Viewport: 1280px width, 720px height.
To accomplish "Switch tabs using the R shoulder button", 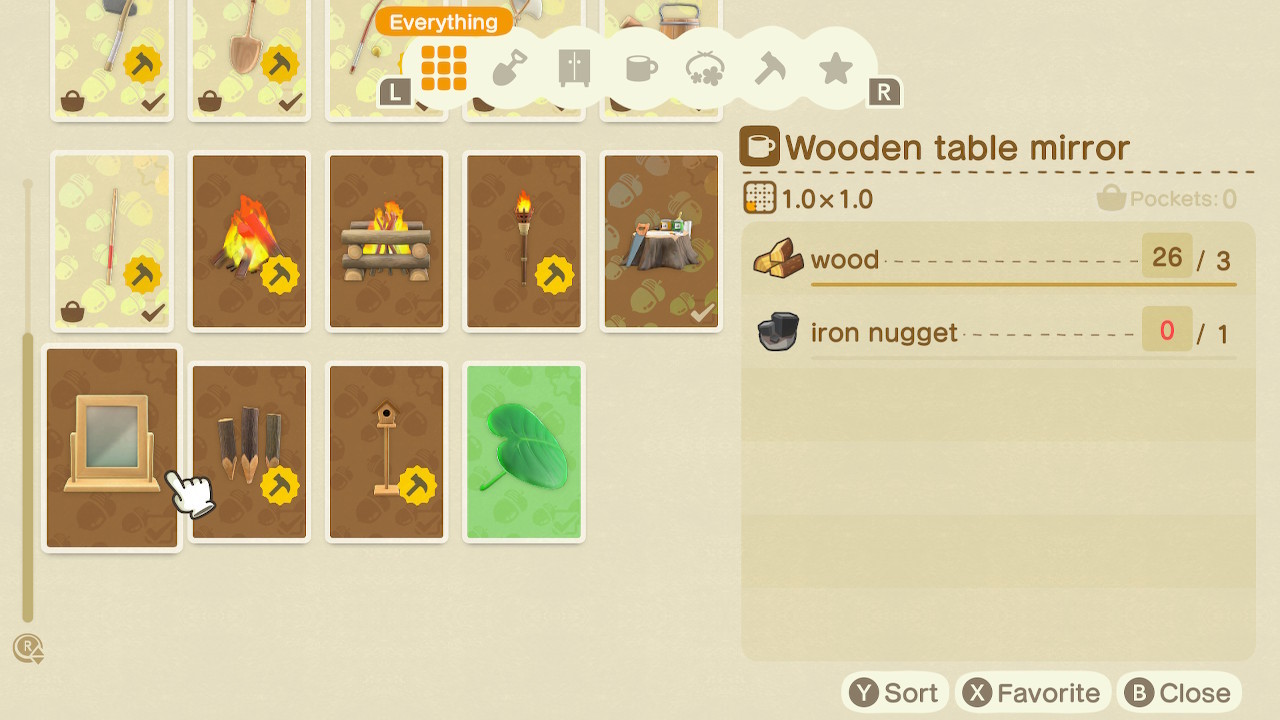I will coord(884,91).
